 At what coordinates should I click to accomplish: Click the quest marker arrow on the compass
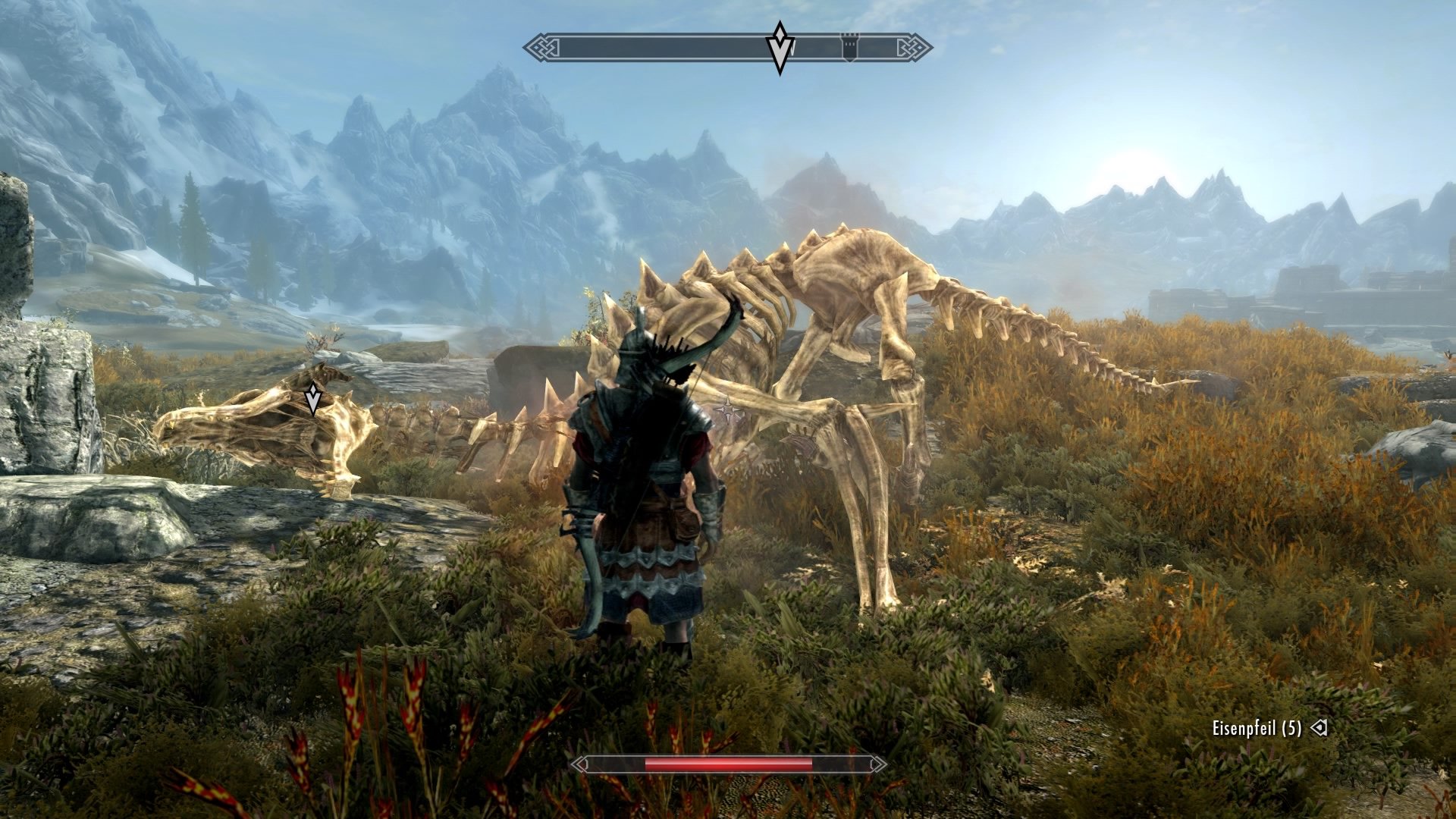click(779, 45)
